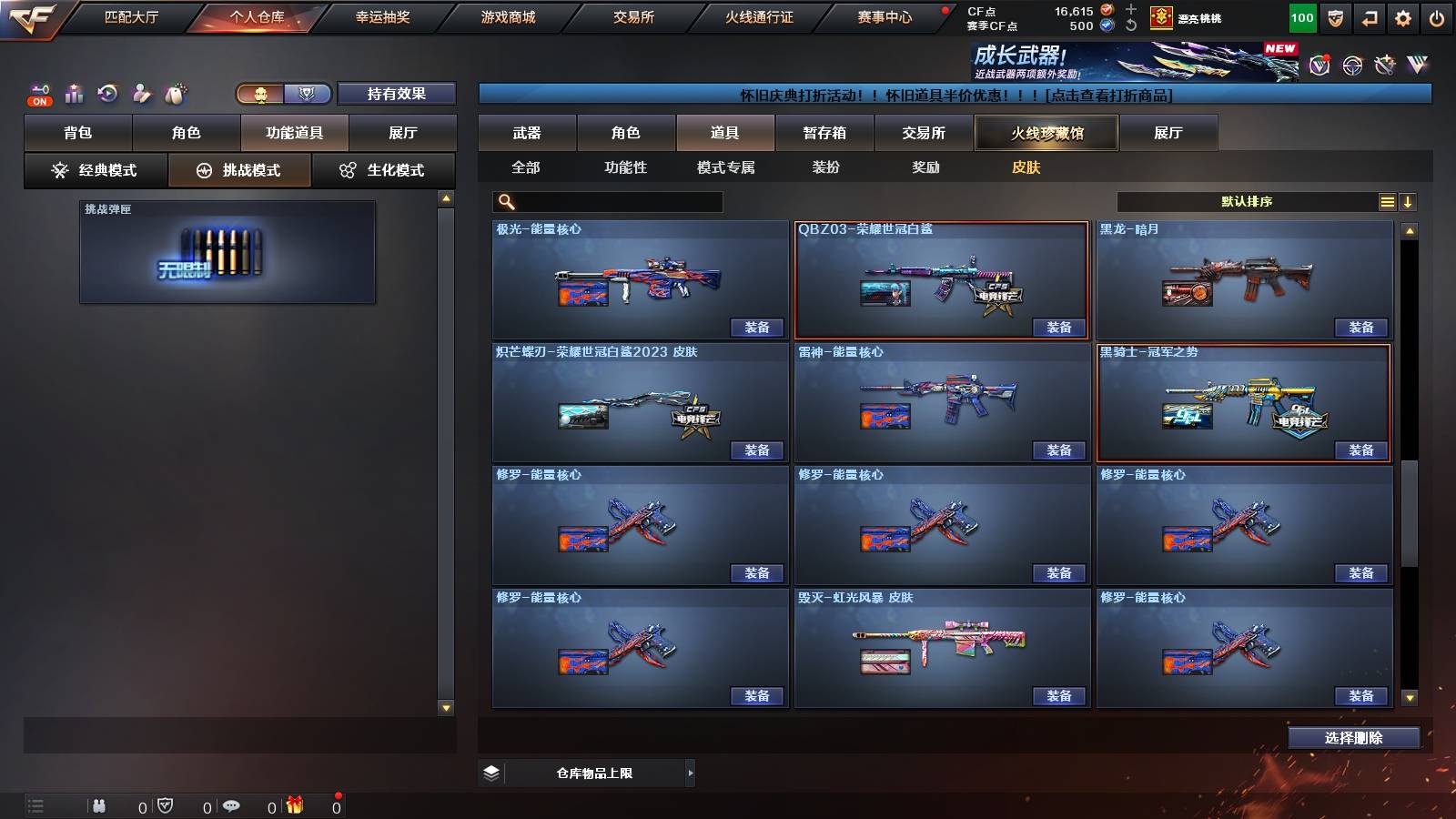Expand the 仓库物品上限 section arrow
The width and height of the screenshot is (1456, 819).
pos(691,772)
